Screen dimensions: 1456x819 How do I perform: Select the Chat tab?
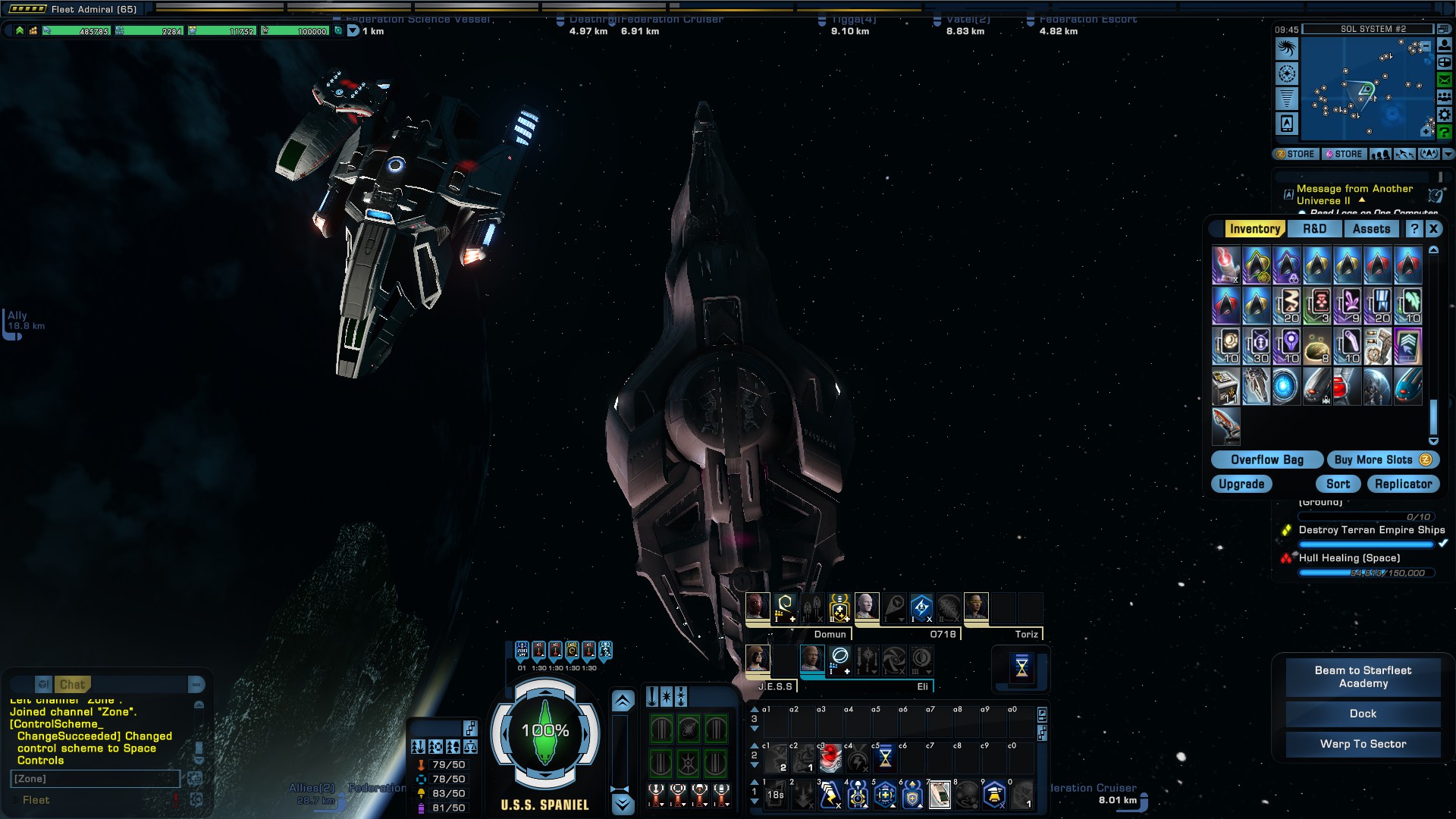(73, 684)
